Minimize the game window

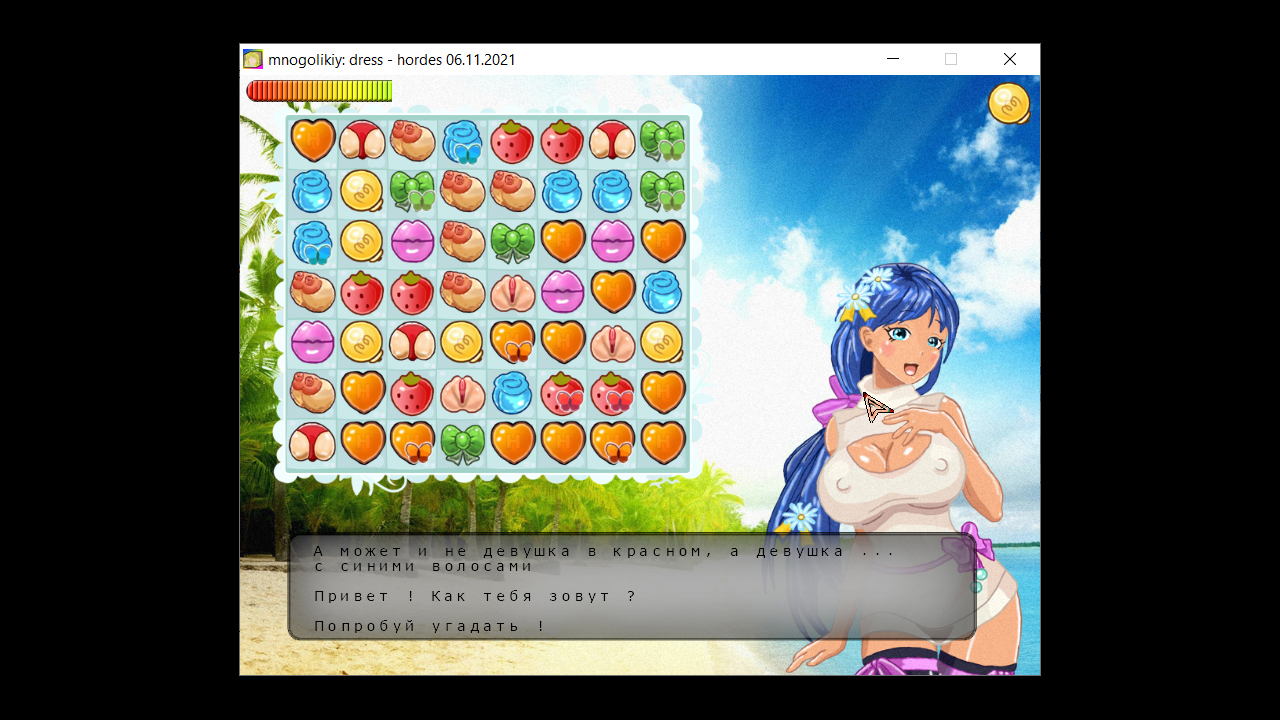point(893,60)
